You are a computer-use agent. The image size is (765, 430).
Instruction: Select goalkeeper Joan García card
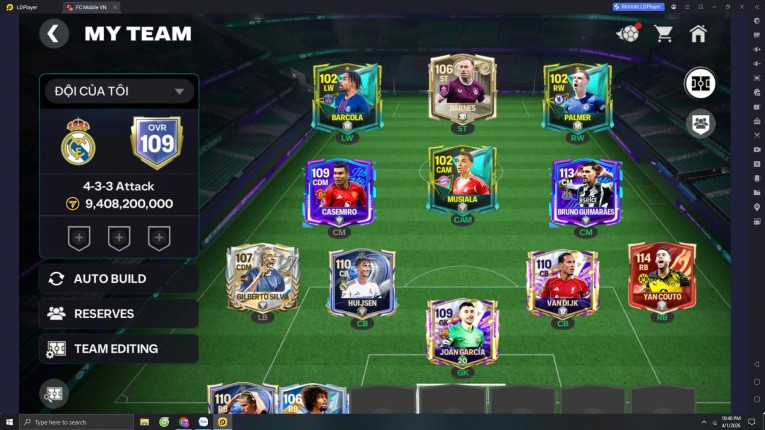click(462, 331)
